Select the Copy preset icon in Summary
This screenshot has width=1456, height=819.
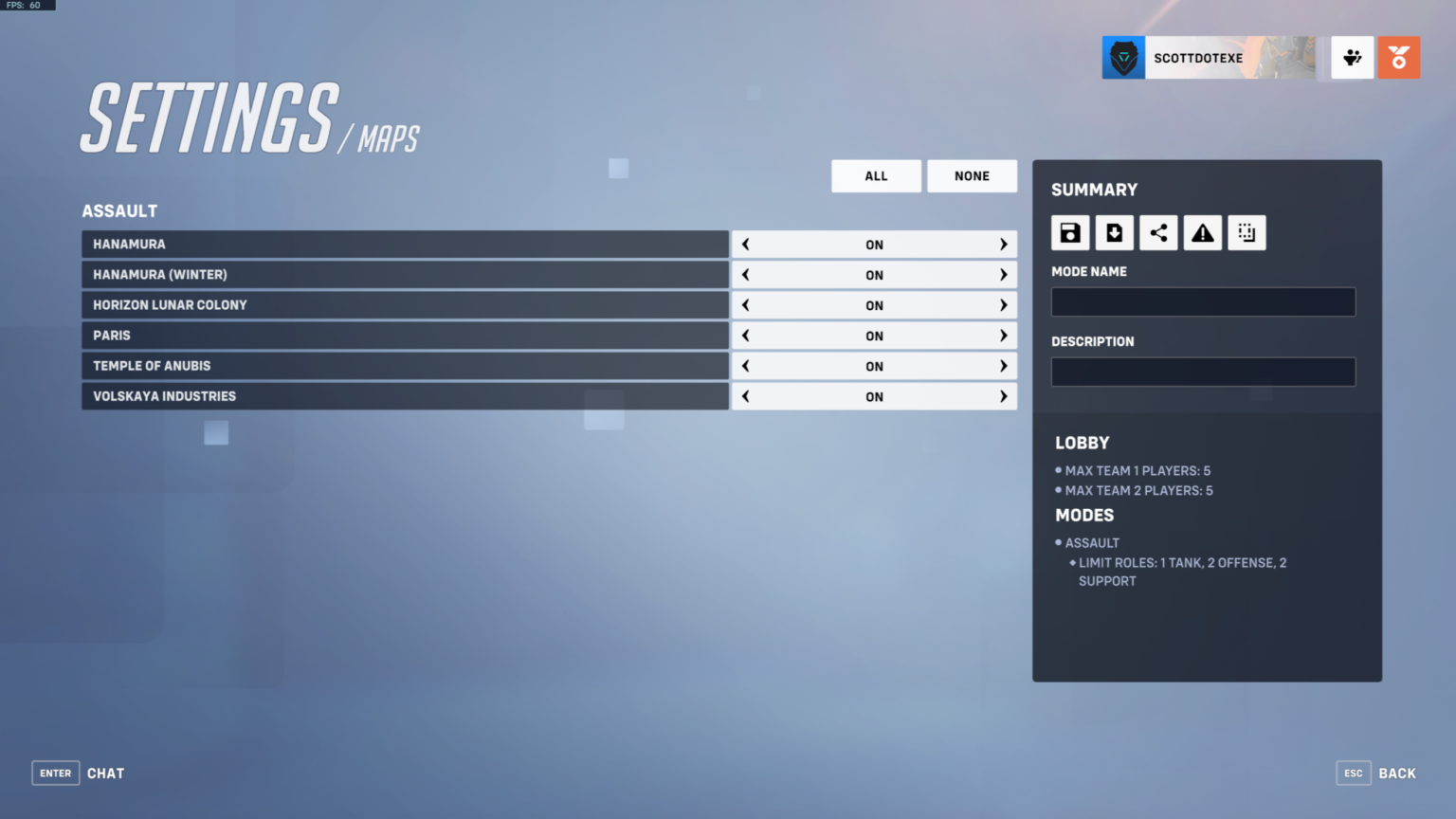[x=1247, y=232]
